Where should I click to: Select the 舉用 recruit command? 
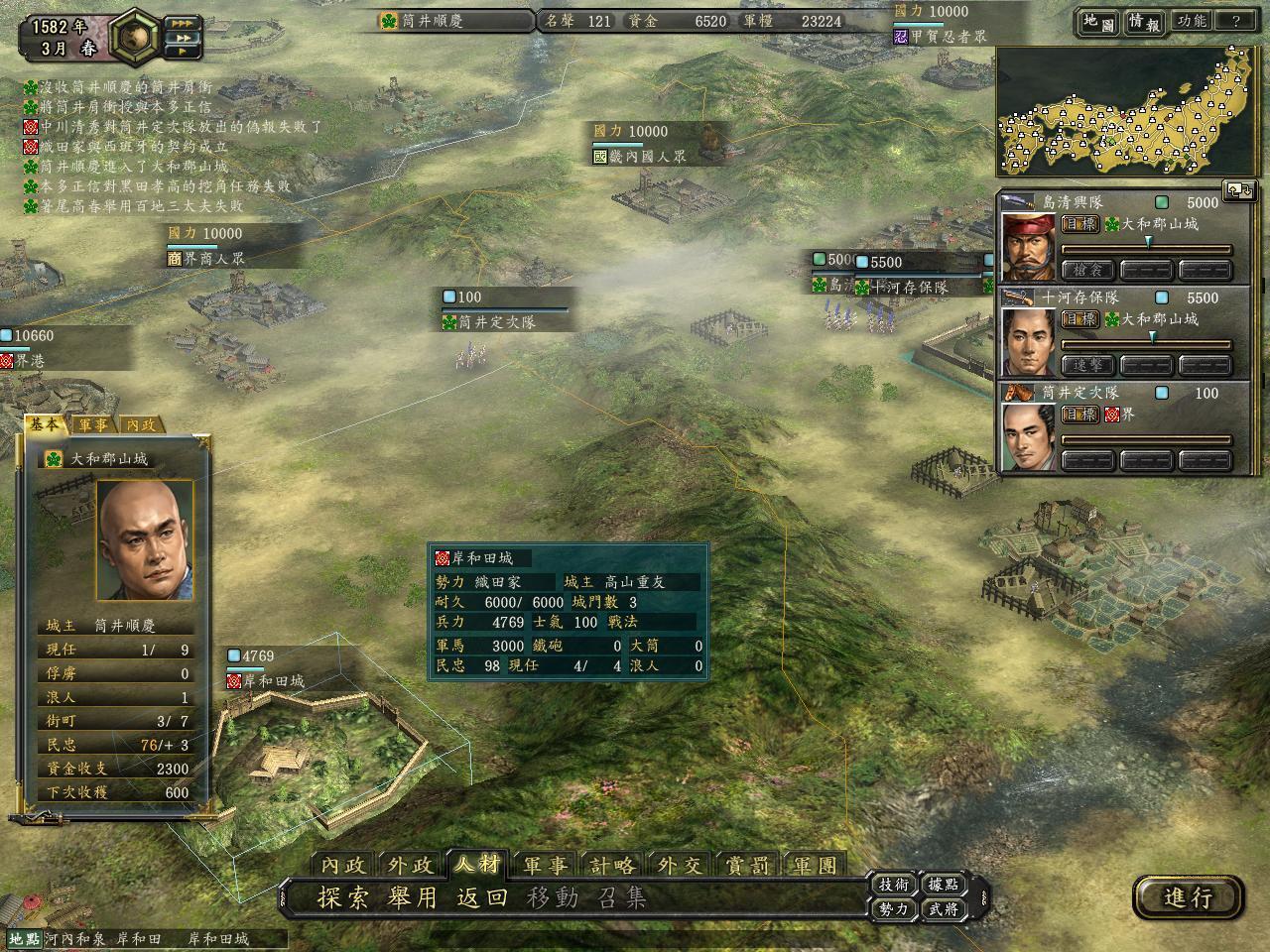coord(412,898)
